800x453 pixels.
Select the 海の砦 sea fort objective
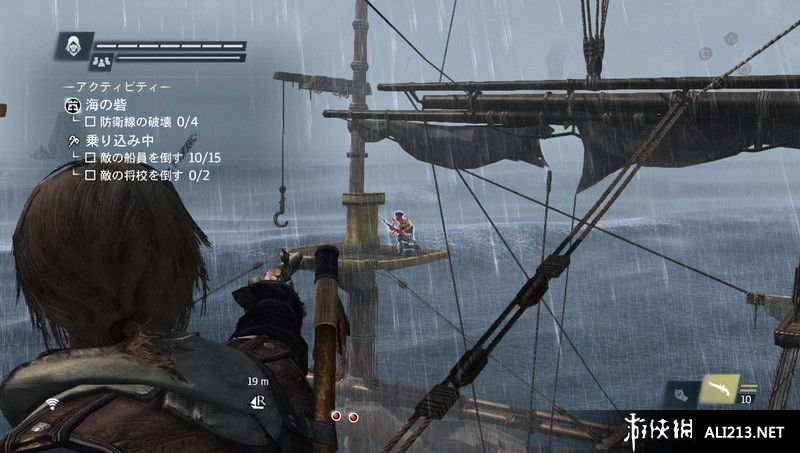pos(105,104)
